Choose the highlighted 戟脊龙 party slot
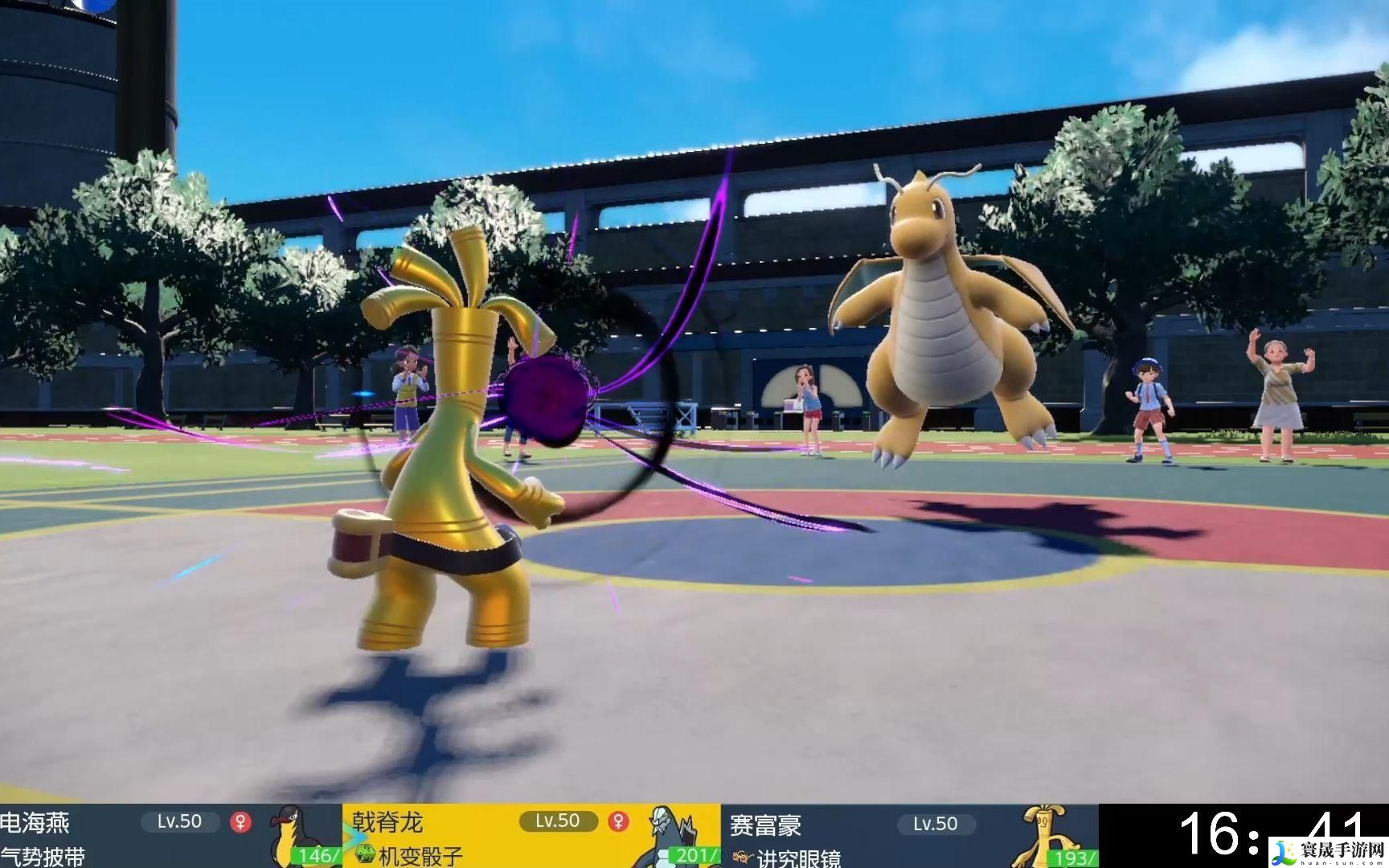The width and height of the screenshot is (1389, 868). point(531,837)
